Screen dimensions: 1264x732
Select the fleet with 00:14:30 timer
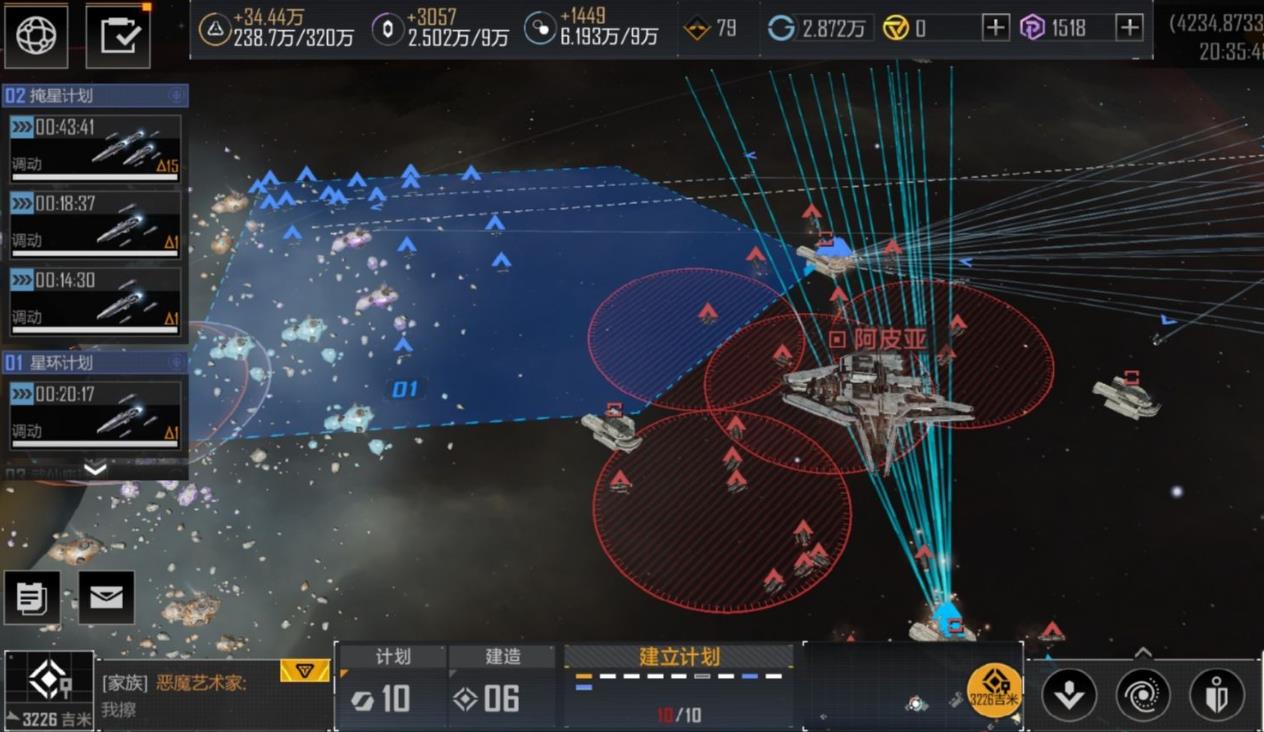tap(95, 300)
